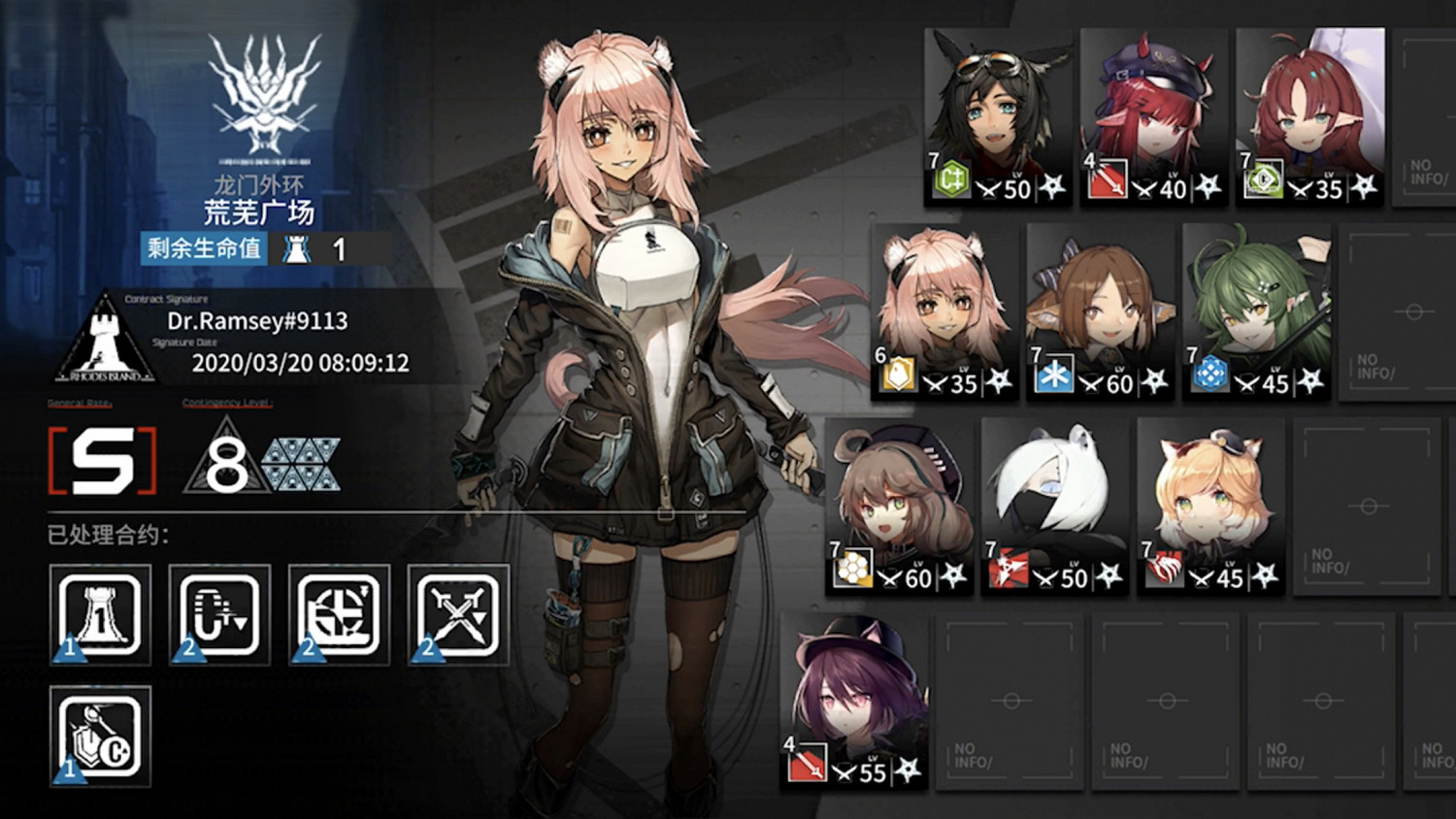The width and height of the screenshot is (1456, 819).
Task: Click the red sword class icon on level 40 operator
Action: pos(1108,182)
